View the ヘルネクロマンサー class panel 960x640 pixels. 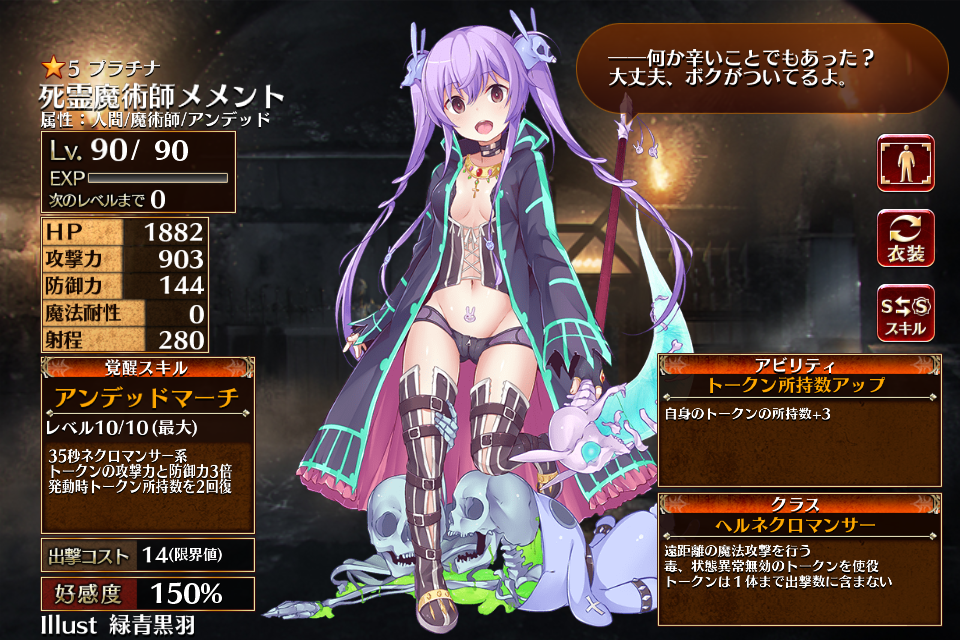(x=798, y=524)
